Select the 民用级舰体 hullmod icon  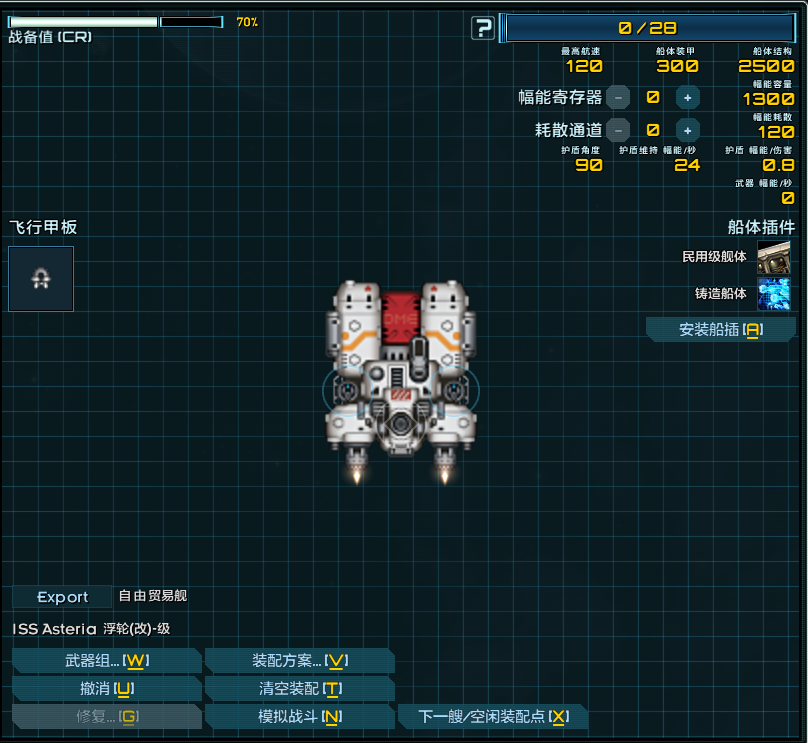(x=773, y=257)
